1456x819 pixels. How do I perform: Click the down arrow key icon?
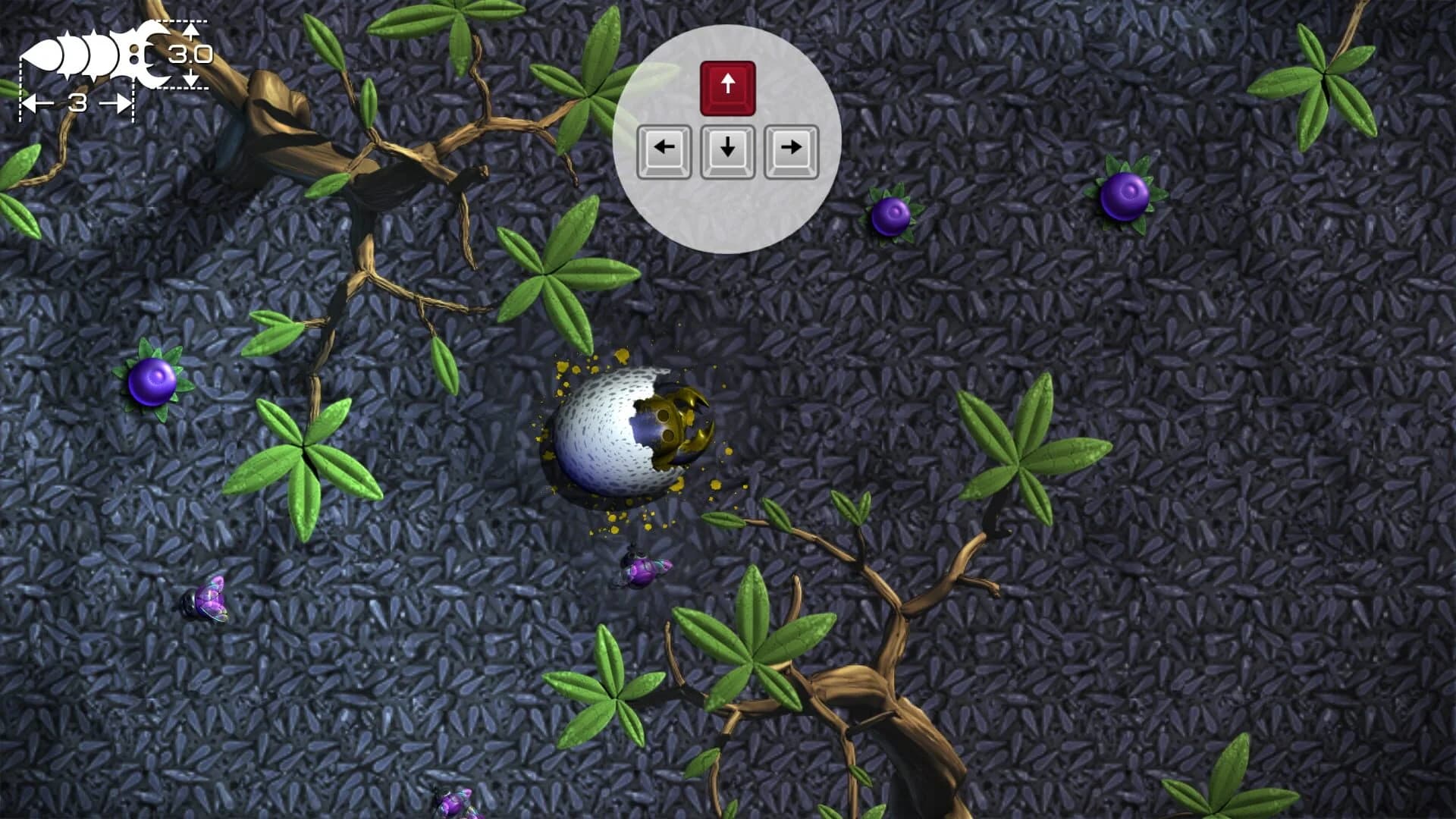(x=728, y=149)
